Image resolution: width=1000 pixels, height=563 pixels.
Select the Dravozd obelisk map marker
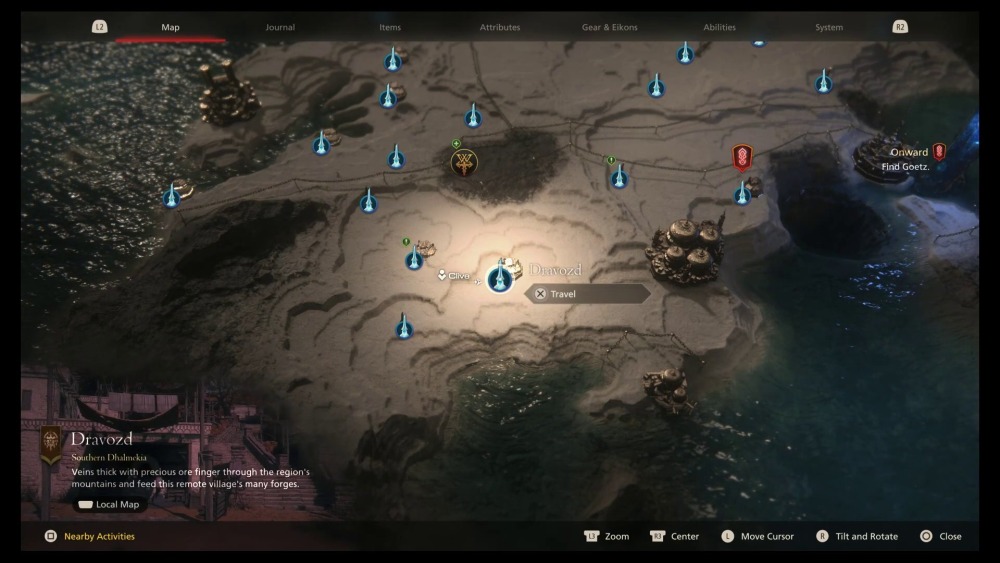pyautogui.click(x=499, y=279)
